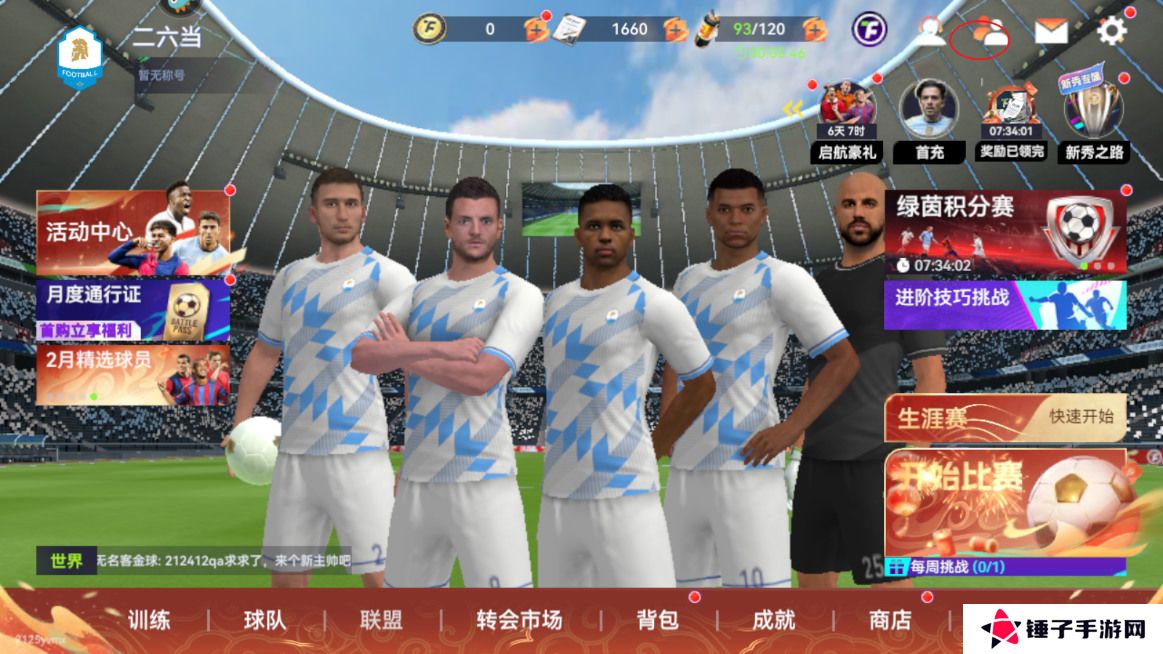Image resolution: width=1163 pixels, height=654 pixels.
Task: Open the 进阶技巧挑战 skills challenge
Action: click(x=1004, y=304)
